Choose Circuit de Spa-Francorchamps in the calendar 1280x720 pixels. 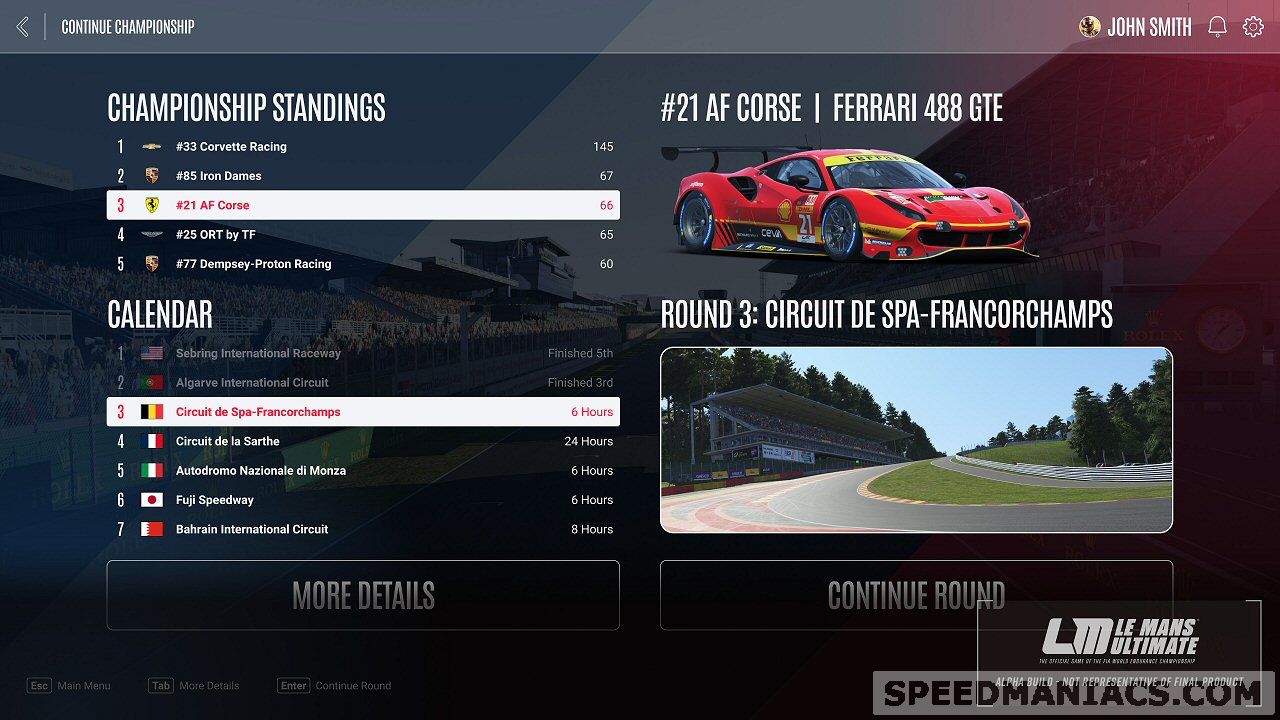tap(362, 412)
